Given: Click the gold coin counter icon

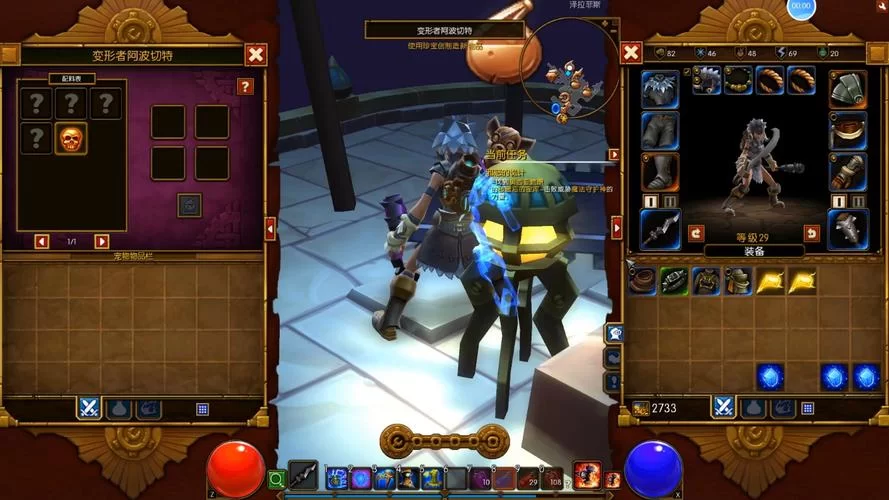Looking at the screenshot, I should pyautogui.click(x=640, y=408).
